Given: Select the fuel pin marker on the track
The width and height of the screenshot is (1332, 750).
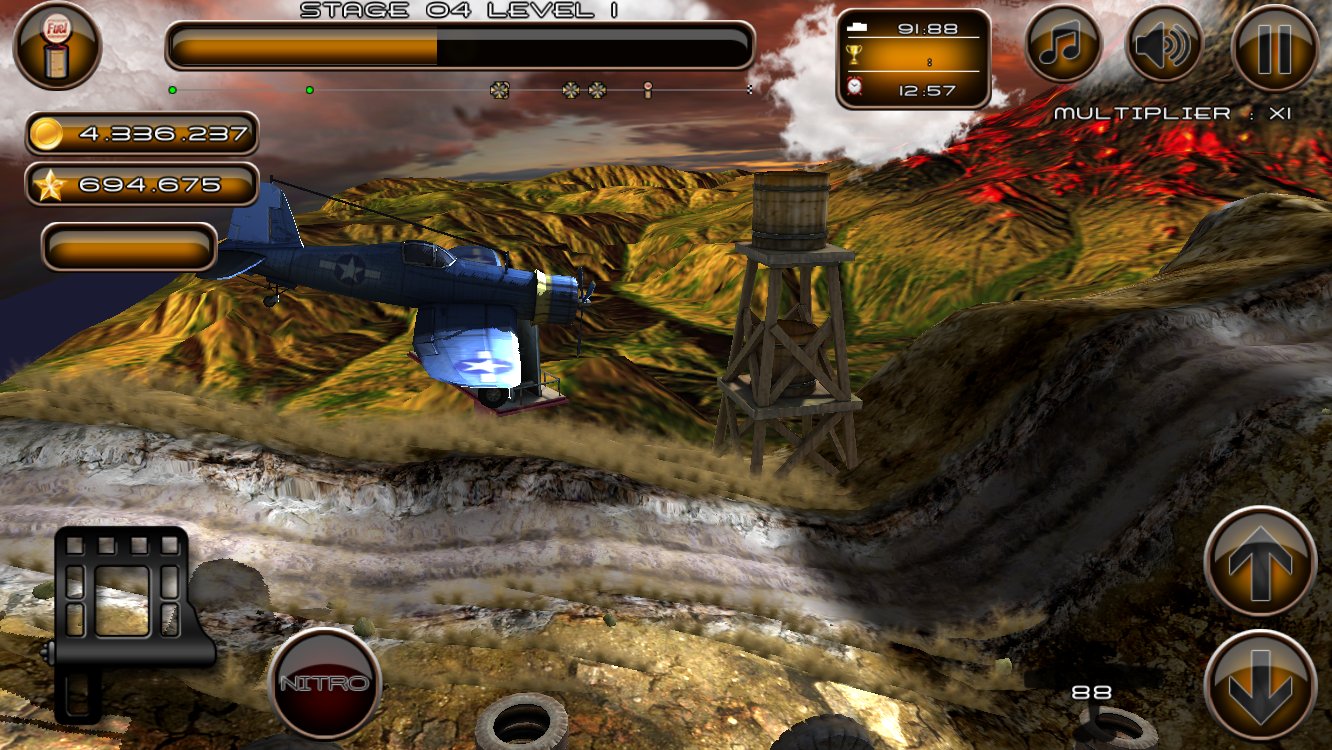Looking at the screenshot, I should coord(649,89).
